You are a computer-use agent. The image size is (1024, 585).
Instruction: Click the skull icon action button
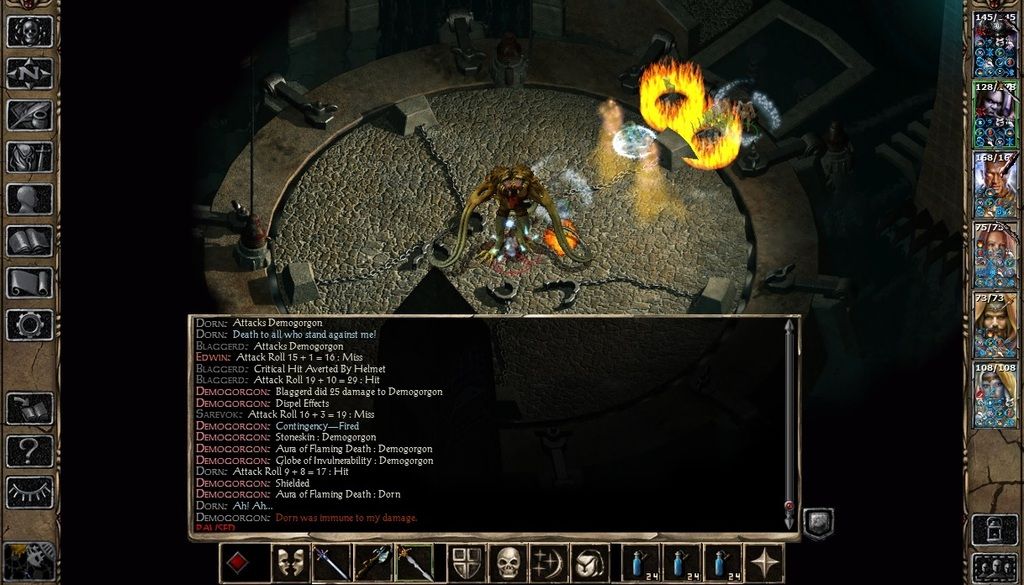[x=508, y=563]
